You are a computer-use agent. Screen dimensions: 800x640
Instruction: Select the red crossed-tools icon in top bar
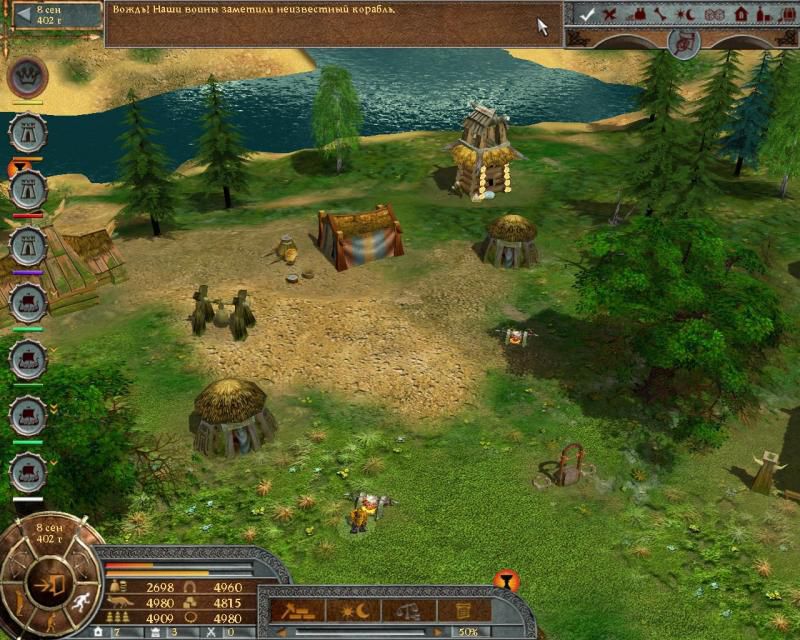(611, 14)
